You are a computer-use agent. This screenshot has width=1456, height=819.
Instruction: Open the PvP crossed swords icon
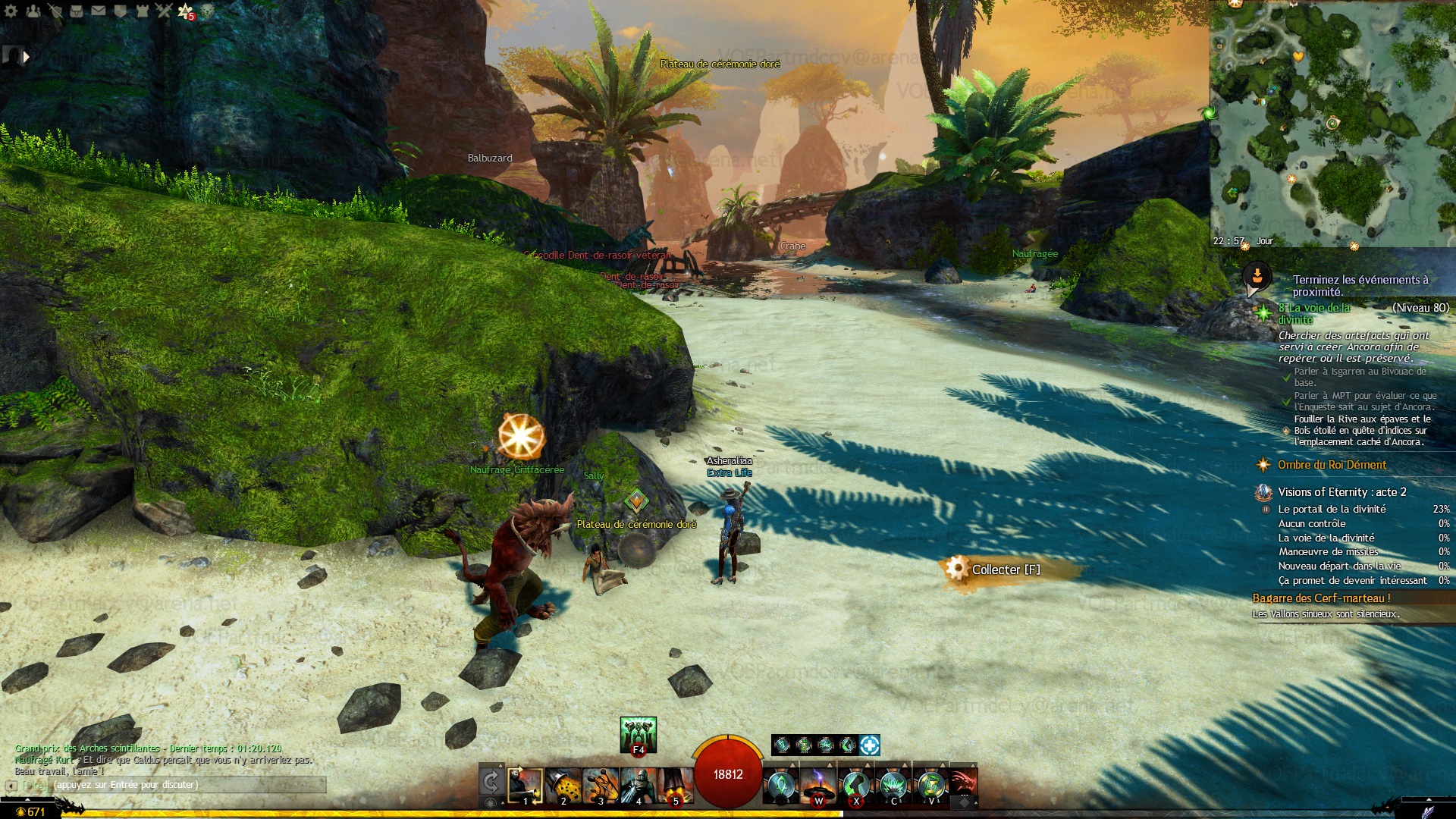point(164,11)
